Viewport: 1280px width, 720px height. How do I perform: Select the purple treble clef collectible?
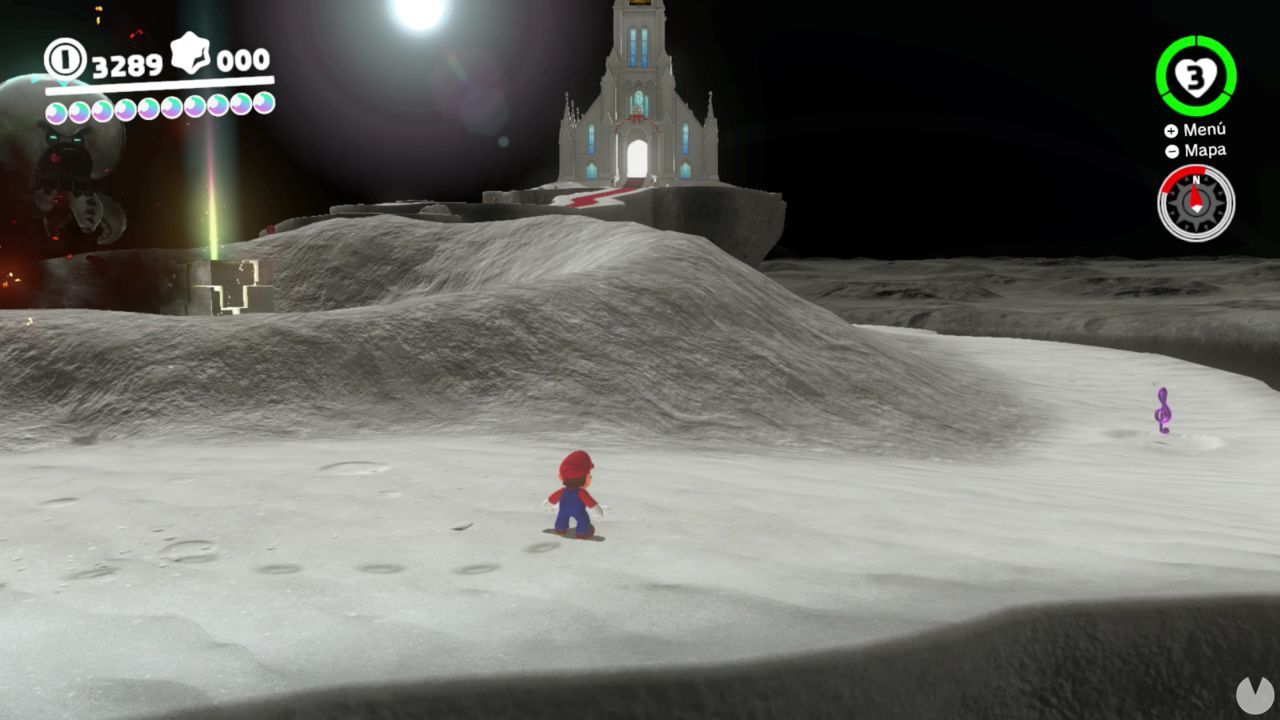pos(1163,408)
